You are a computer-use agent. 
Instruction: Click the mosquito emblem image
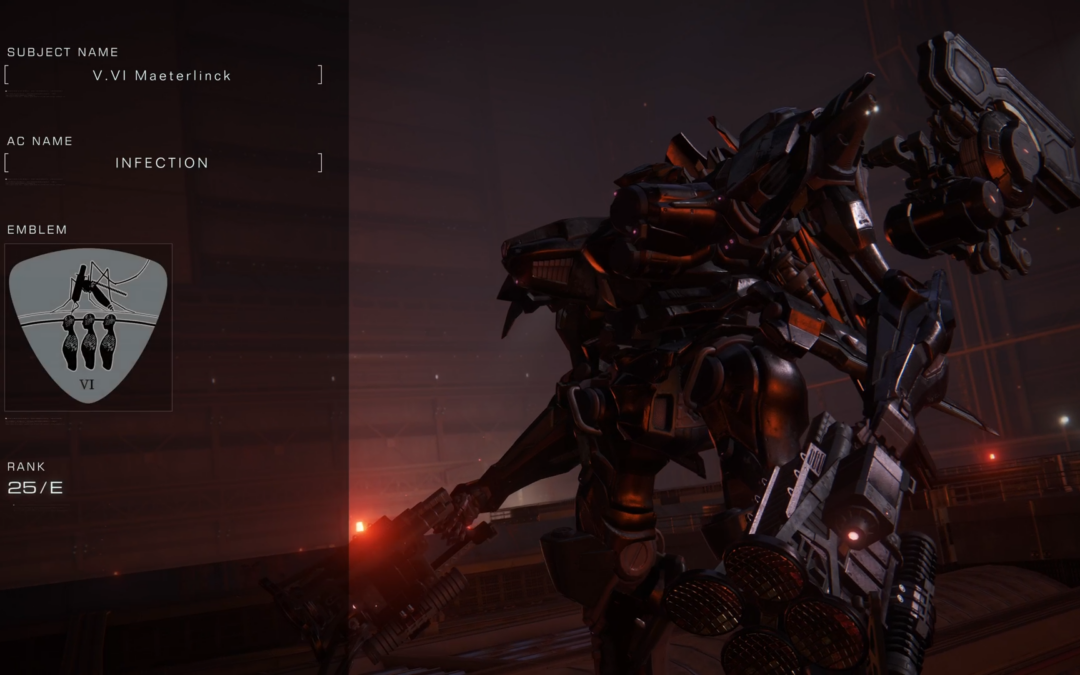[88, 327]
